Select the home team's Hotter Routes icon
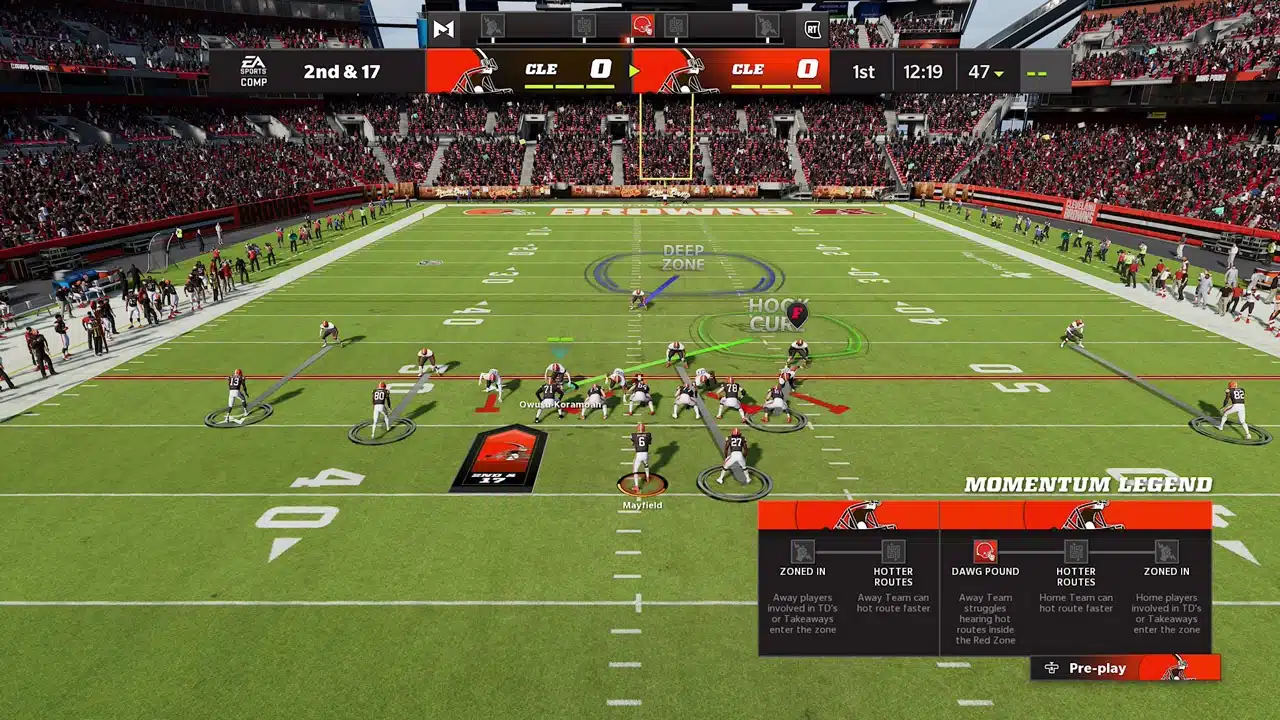This screenshot has height=720, width=1280. click(1075, 552)
